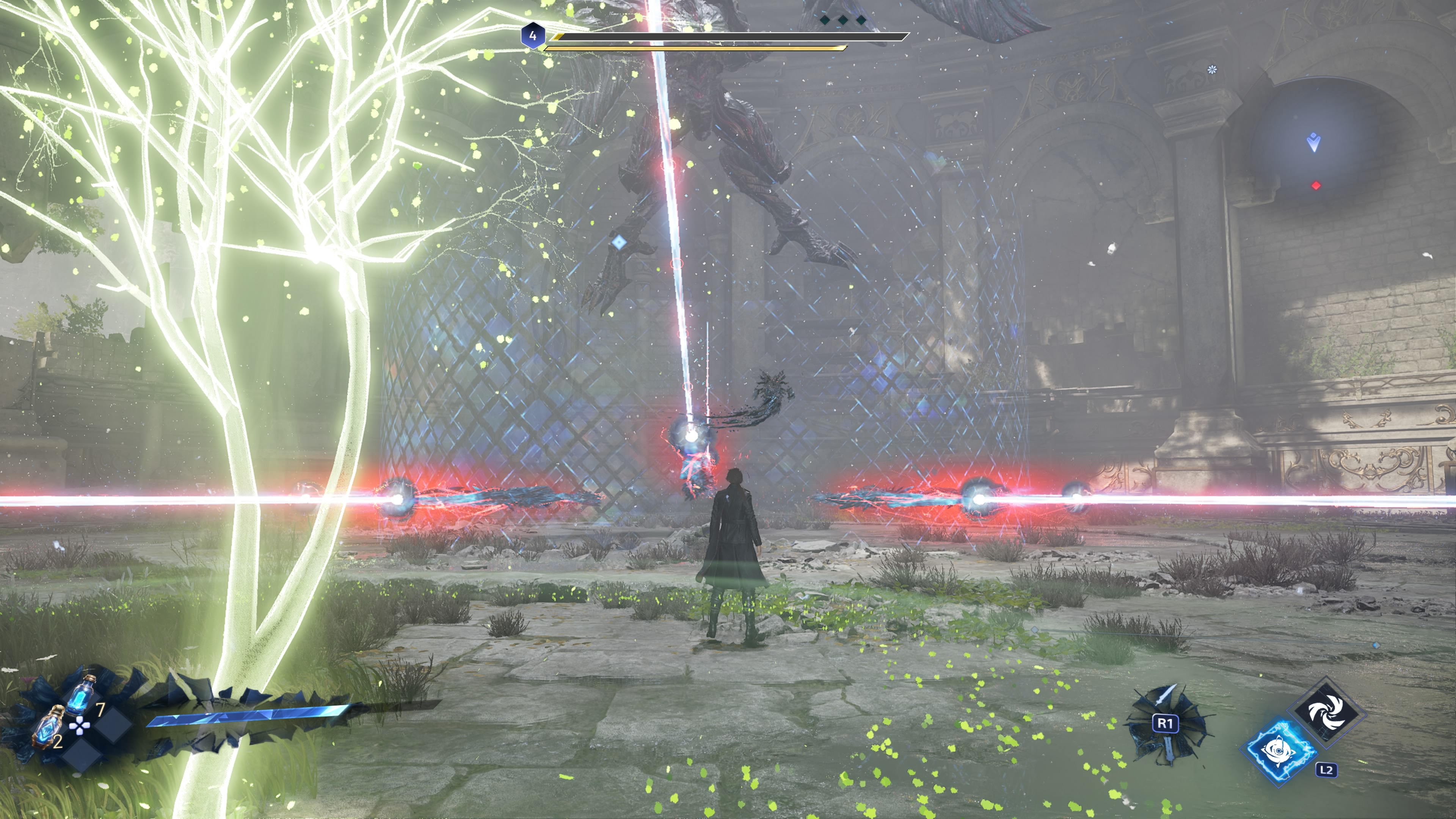Click the boss level 4 hexagon badge
This screenshot has width=1456, height=819.
(x=532, y=36)
